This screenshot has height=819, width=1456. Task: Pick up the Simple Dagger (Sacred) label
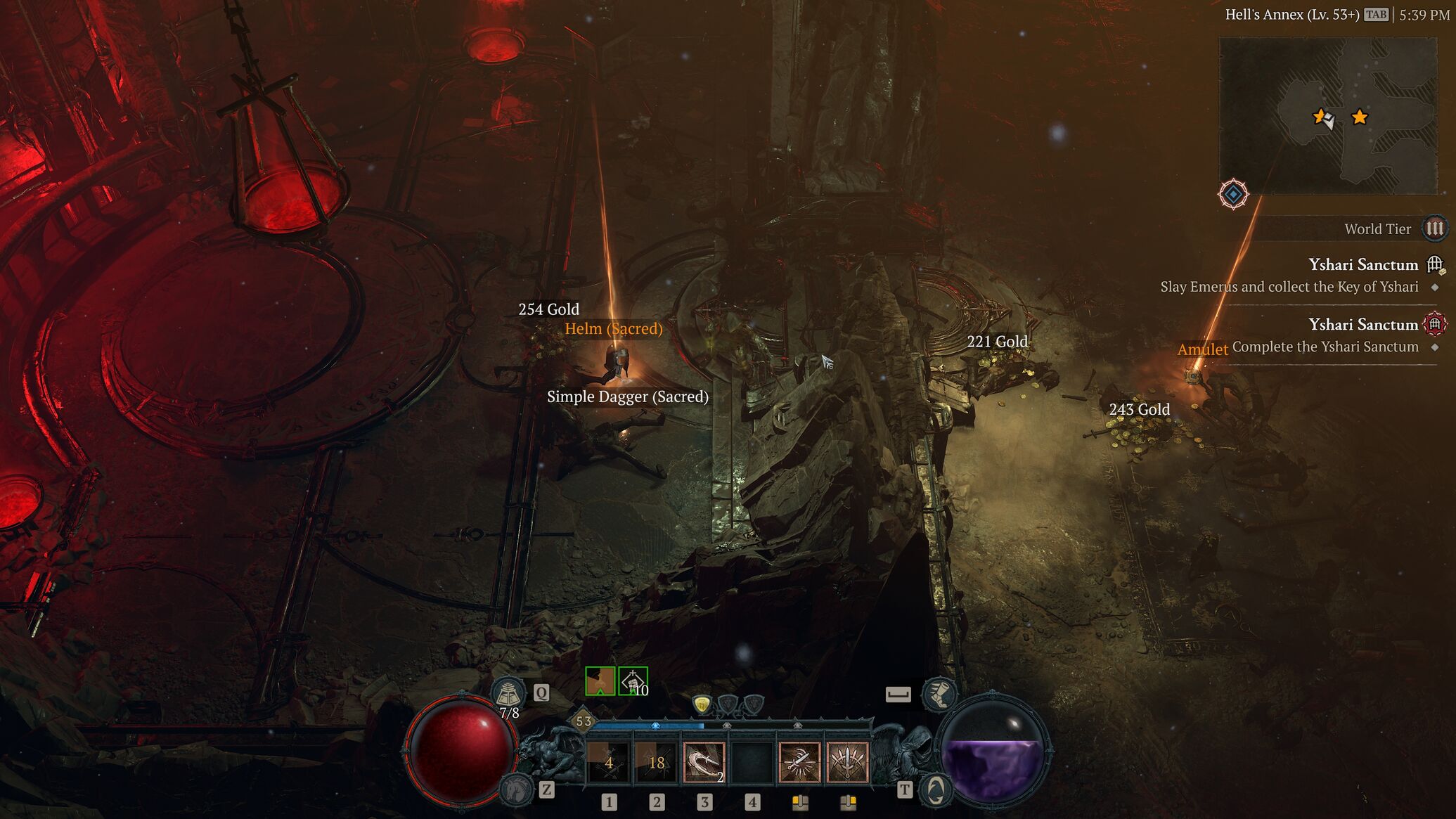pyautogui.click(x=627, y=396)
